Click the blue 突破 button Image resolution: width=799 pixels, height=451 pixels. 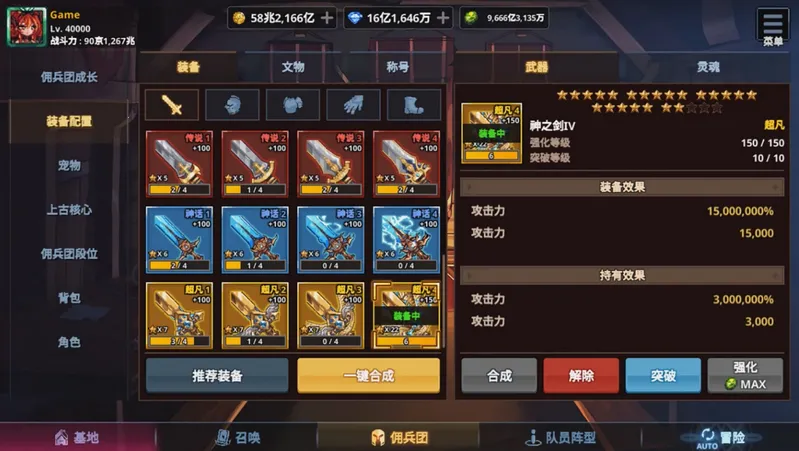663,376
